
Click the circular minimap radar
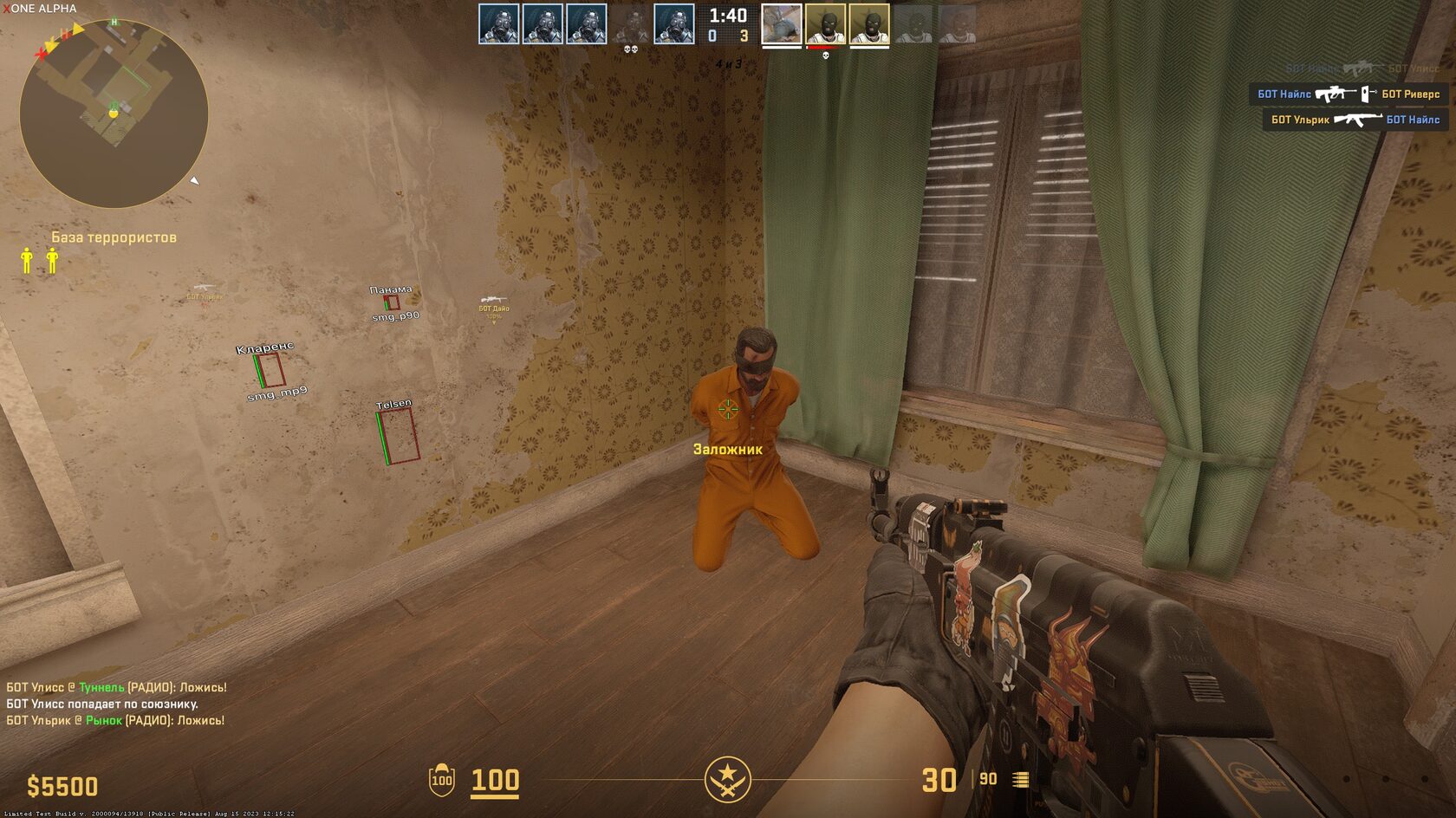[114, 114]
